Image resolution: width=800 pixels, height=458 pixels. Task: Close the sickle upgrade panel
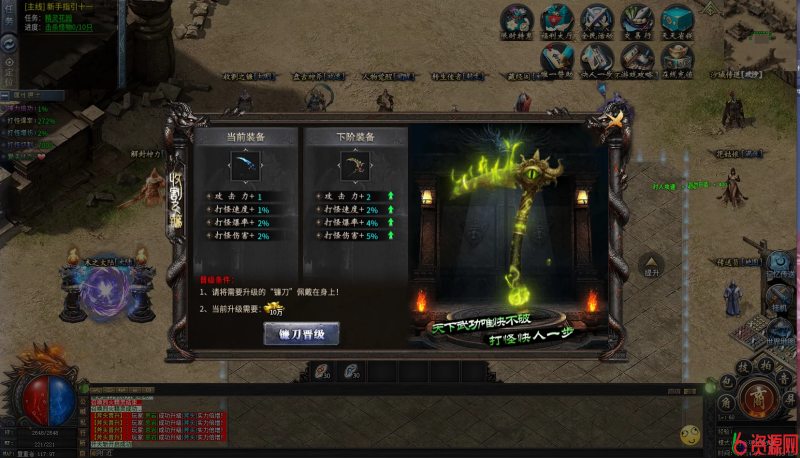pyautogui.click(x=615, y=118)
